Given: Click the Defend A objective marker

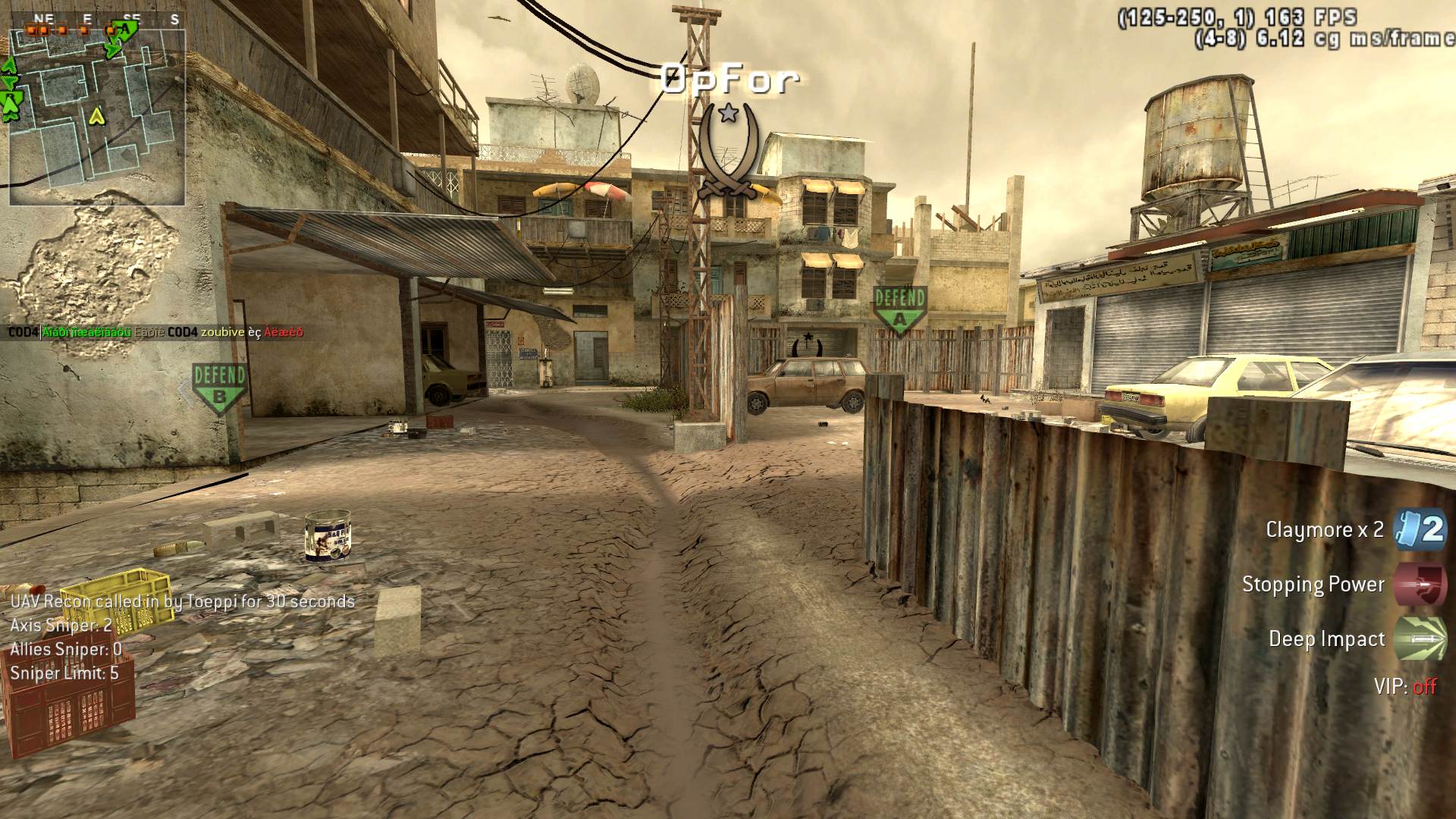Looking at the screenshot, I should [899, 309].
